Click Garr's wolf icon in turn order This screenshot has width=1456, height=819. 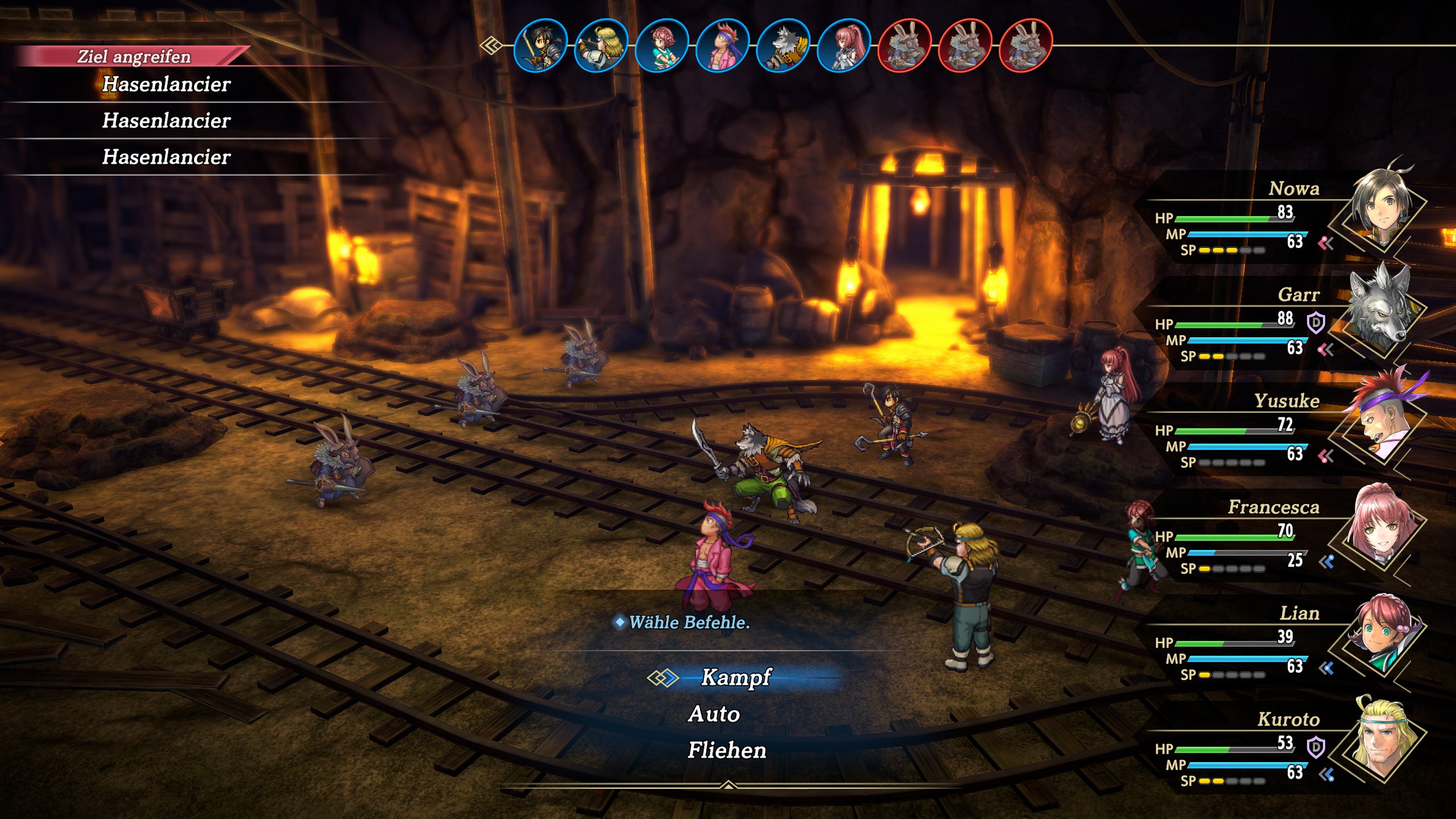(x=783, y=45)
